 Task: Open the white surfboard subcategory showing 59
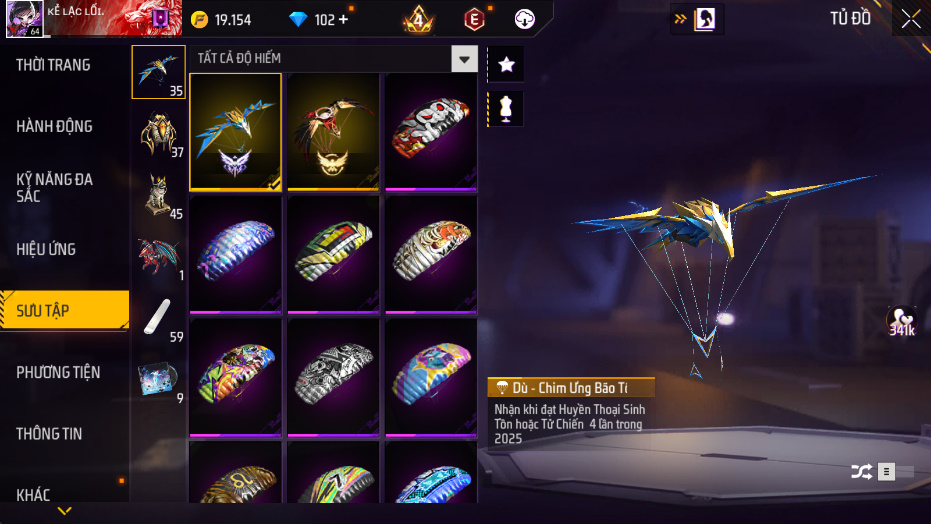pyautogui.click(x=158, y=318)
